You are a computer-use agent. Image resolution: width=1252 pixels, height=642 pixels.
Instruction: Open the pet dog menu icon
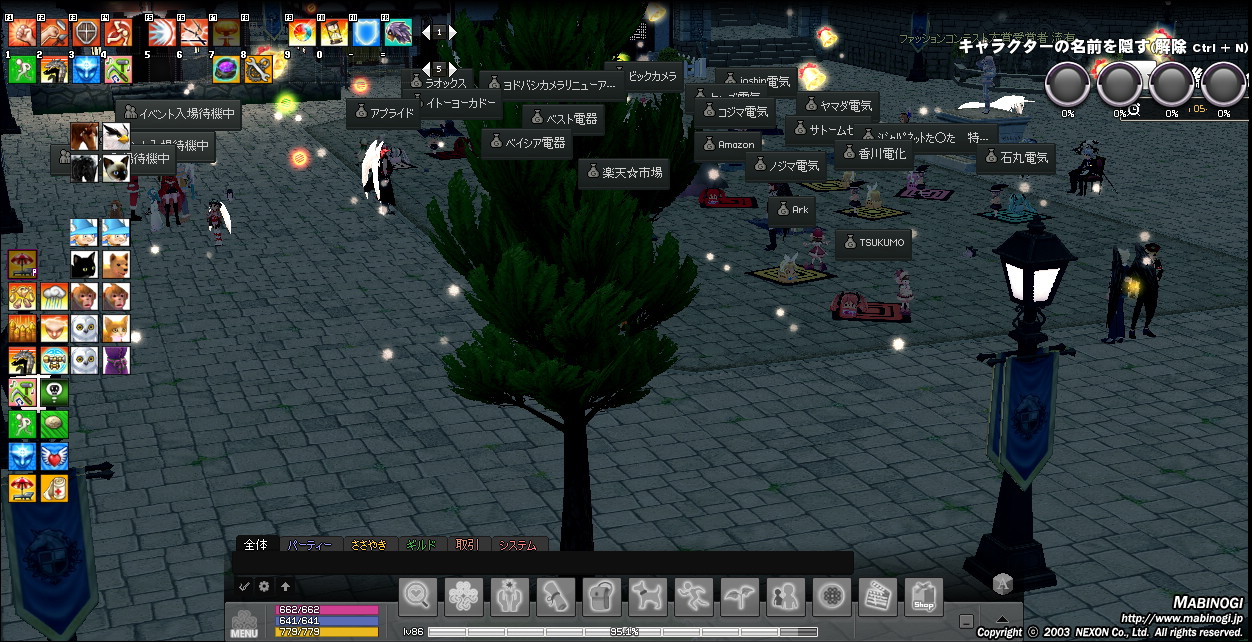click(648, 598)
